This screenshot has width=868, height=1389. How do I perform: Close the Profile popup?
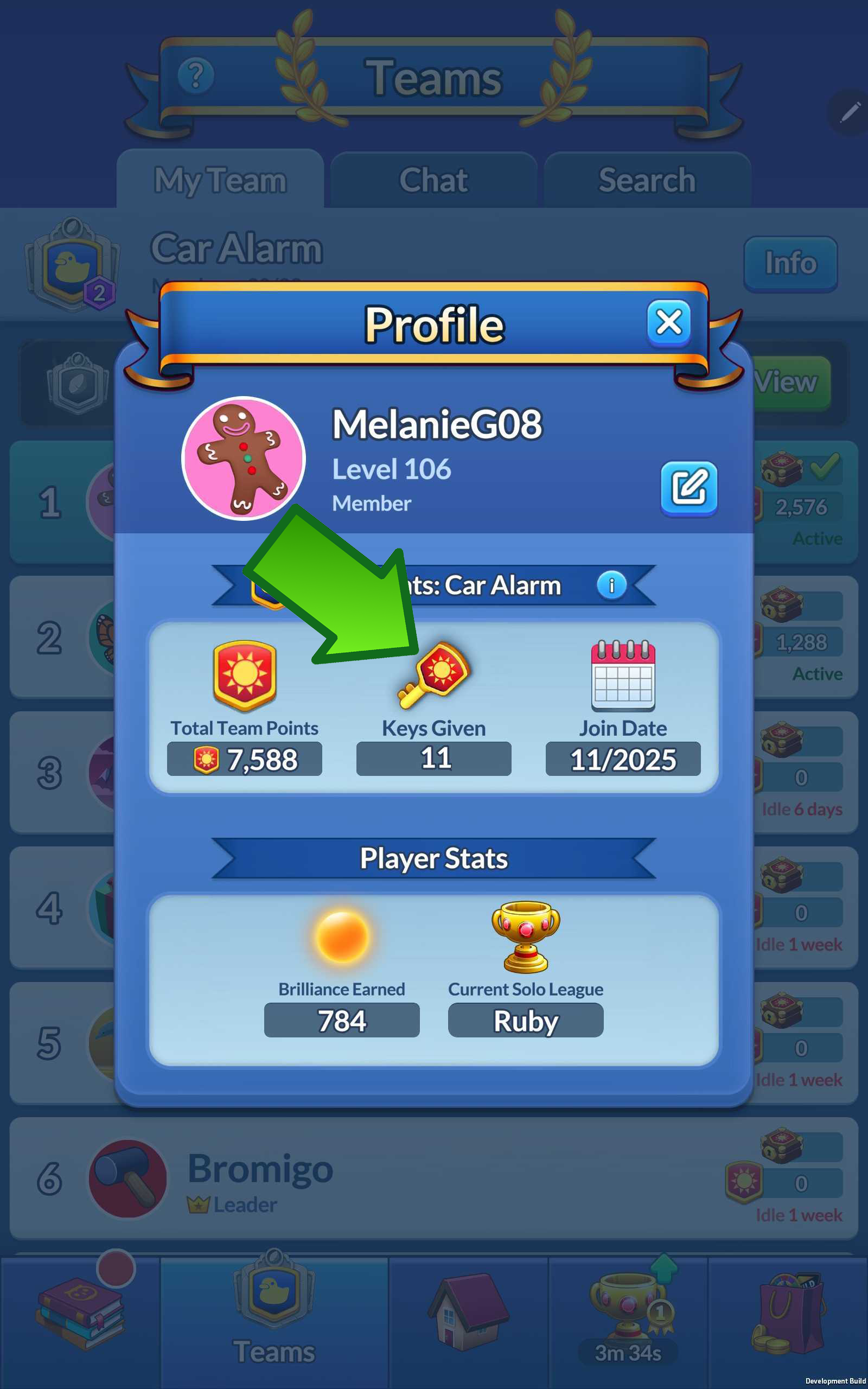[x=668, y=323]
